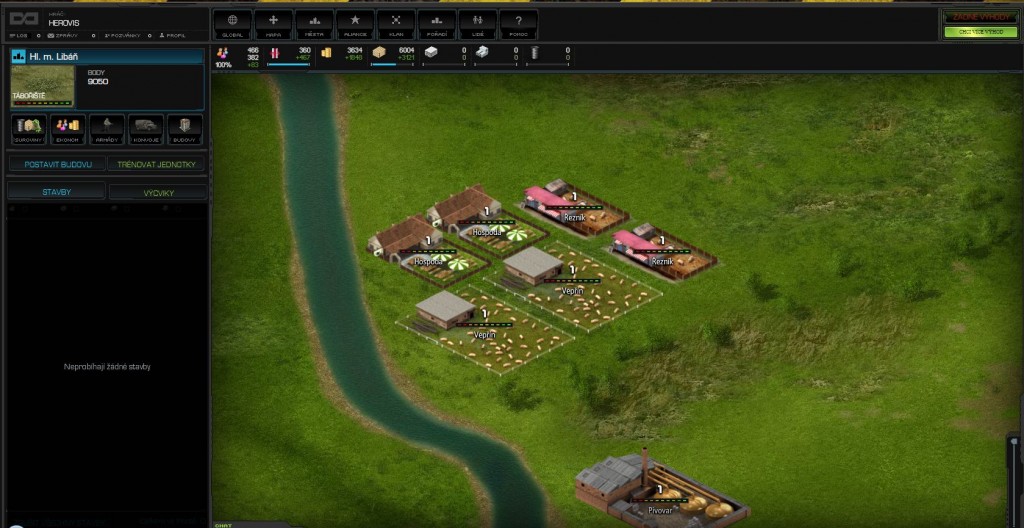Open the Ekonom economy panel
The image size is (1024, 528).
coord(67,130)
